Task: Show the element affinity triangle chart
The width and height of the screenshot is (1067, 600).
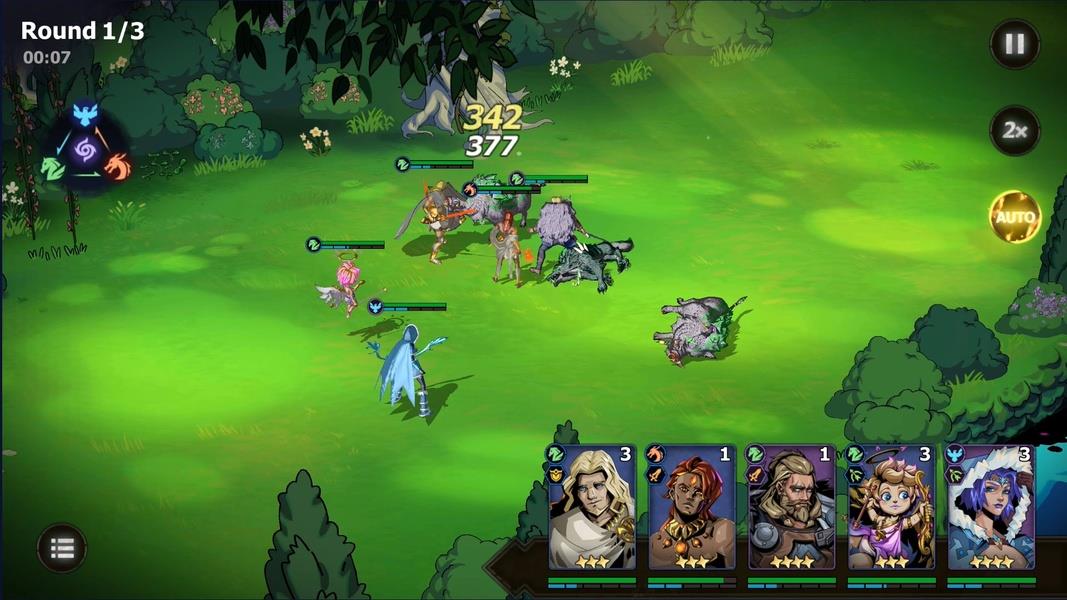Action: [84, 151]
